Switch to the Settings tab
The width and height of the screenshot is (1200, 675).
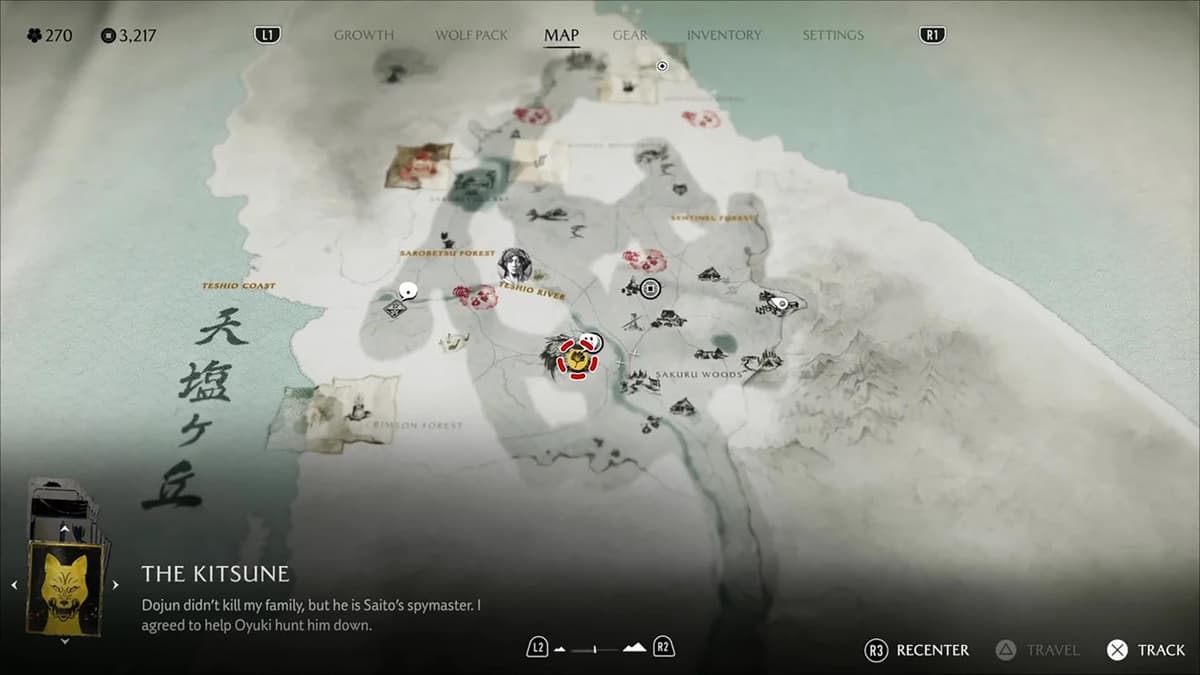pyautogui.click(x=832, y=35)
